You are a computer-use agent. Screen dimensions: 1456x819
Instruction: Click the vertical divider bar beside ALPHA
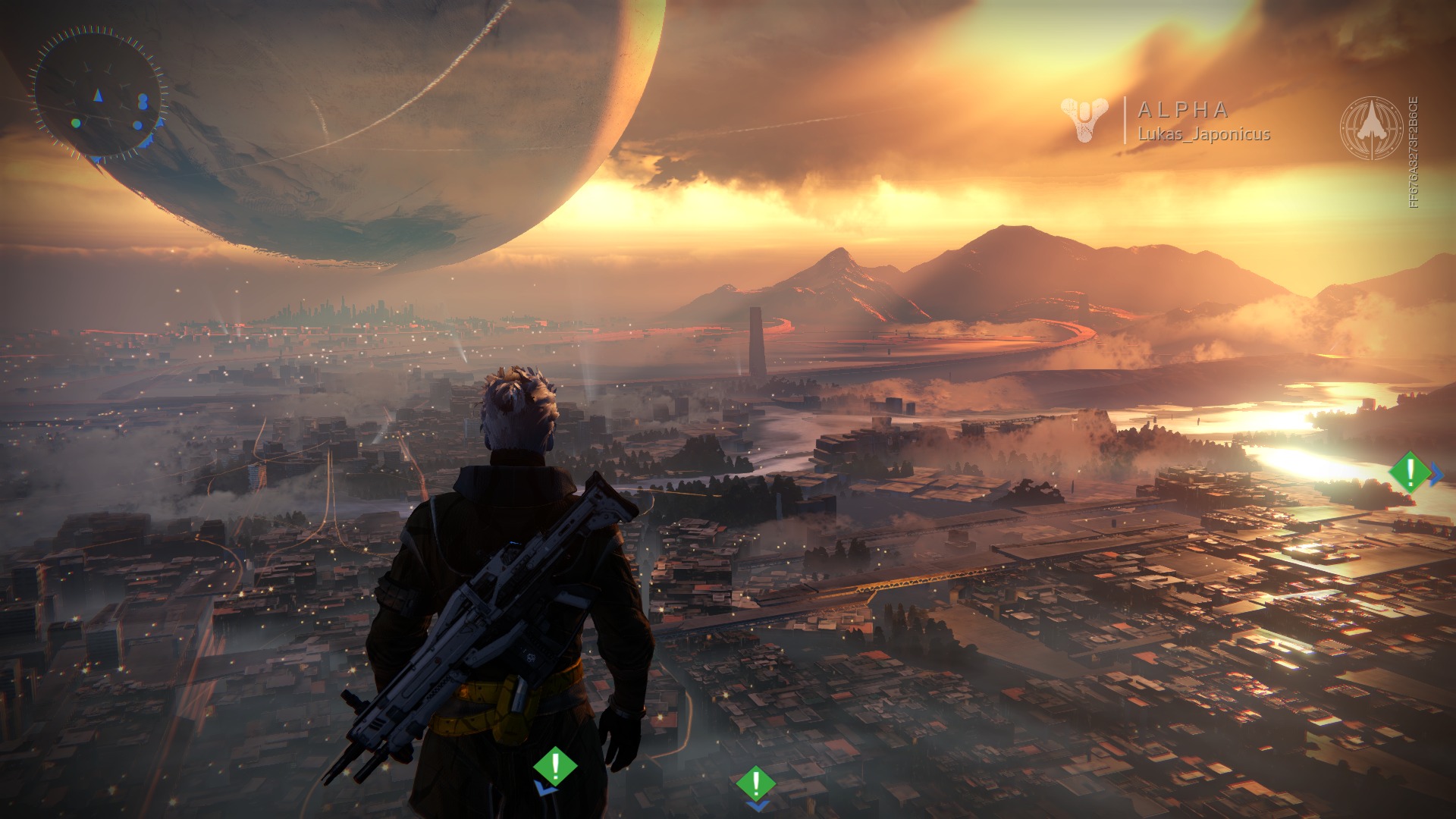click(x=1125, y=120)
